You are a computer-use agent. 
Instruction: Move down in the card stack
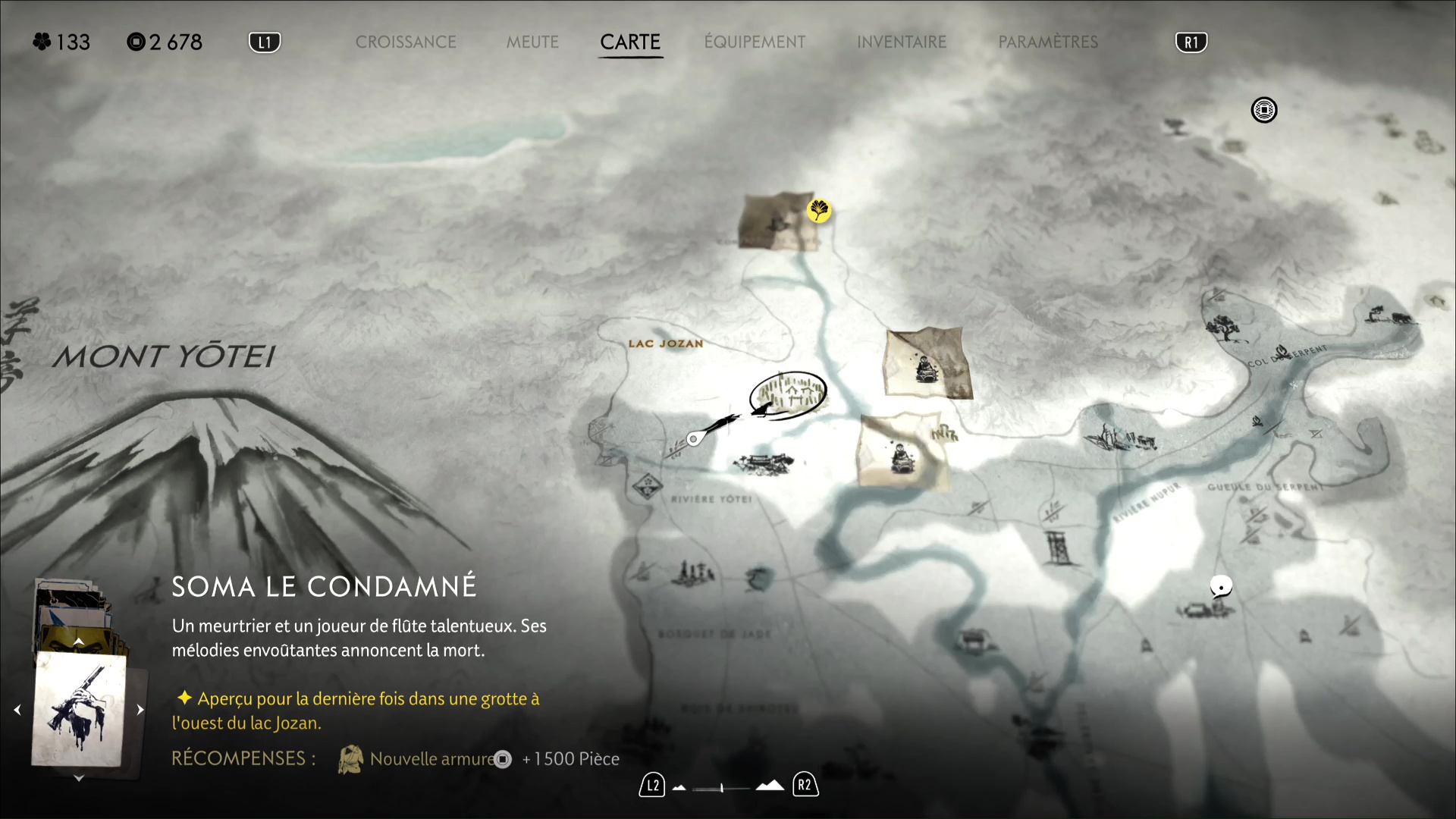(x=78, y=778)
